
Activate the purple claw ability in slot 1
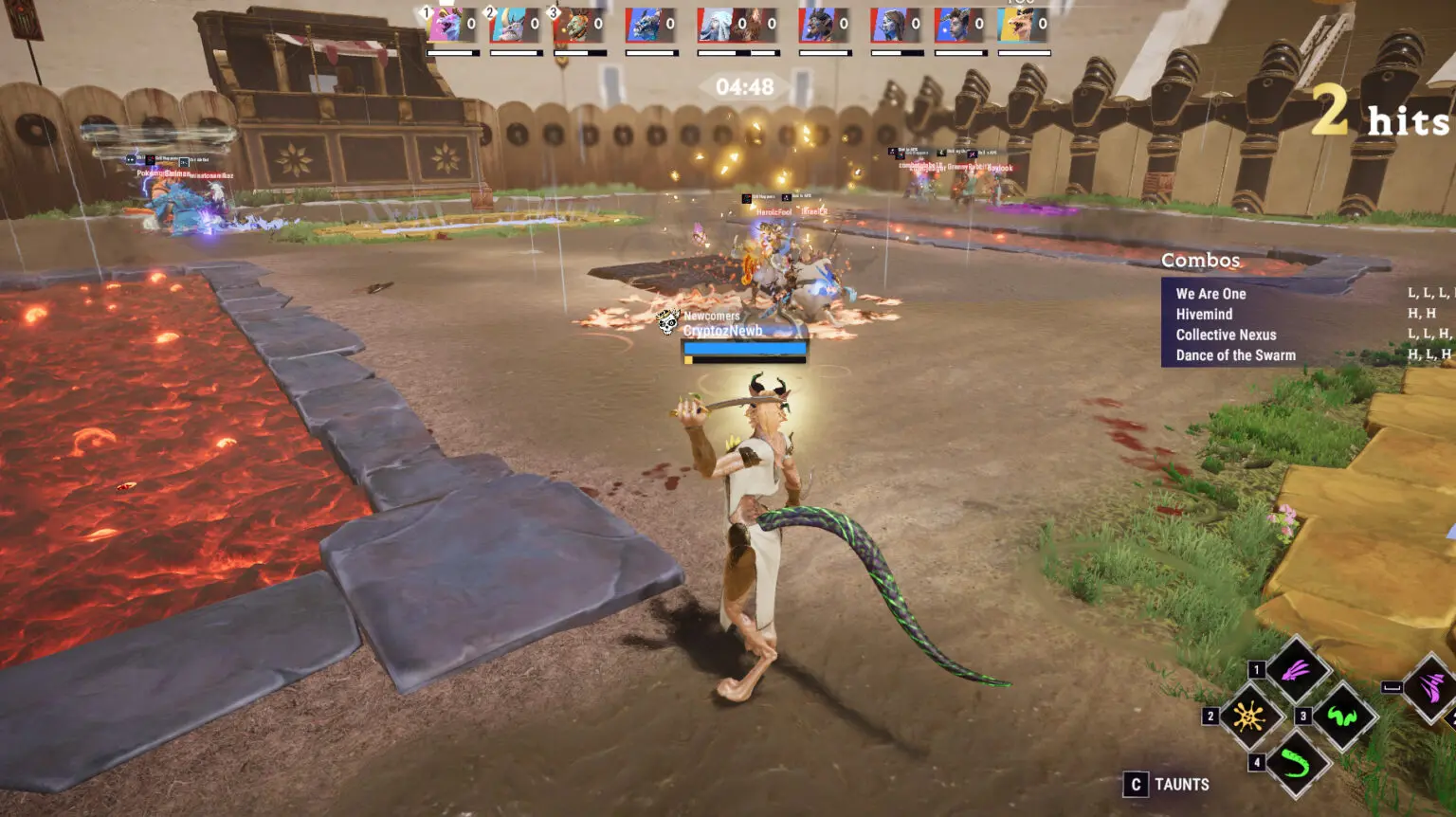[x=1296, y=672]
